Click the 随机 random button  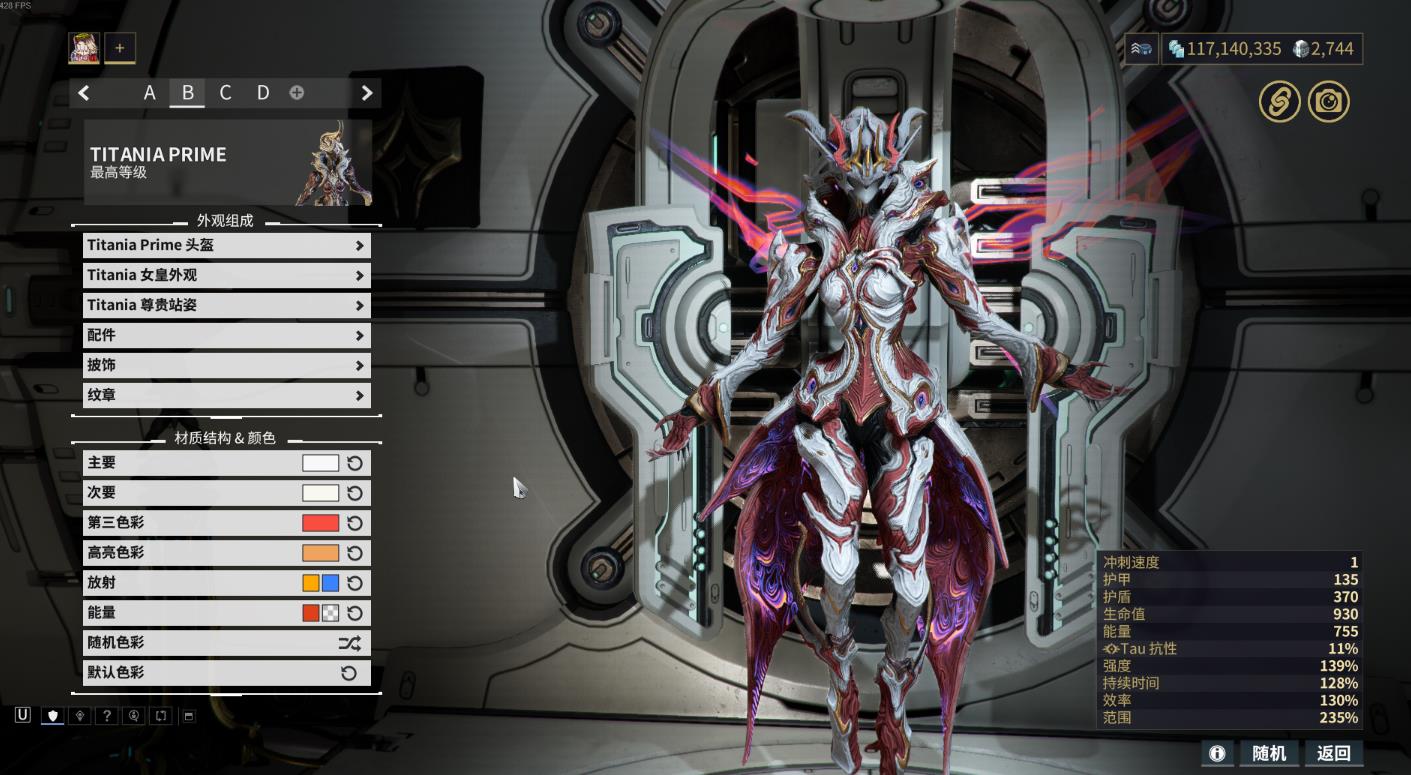pos(1269,753)
